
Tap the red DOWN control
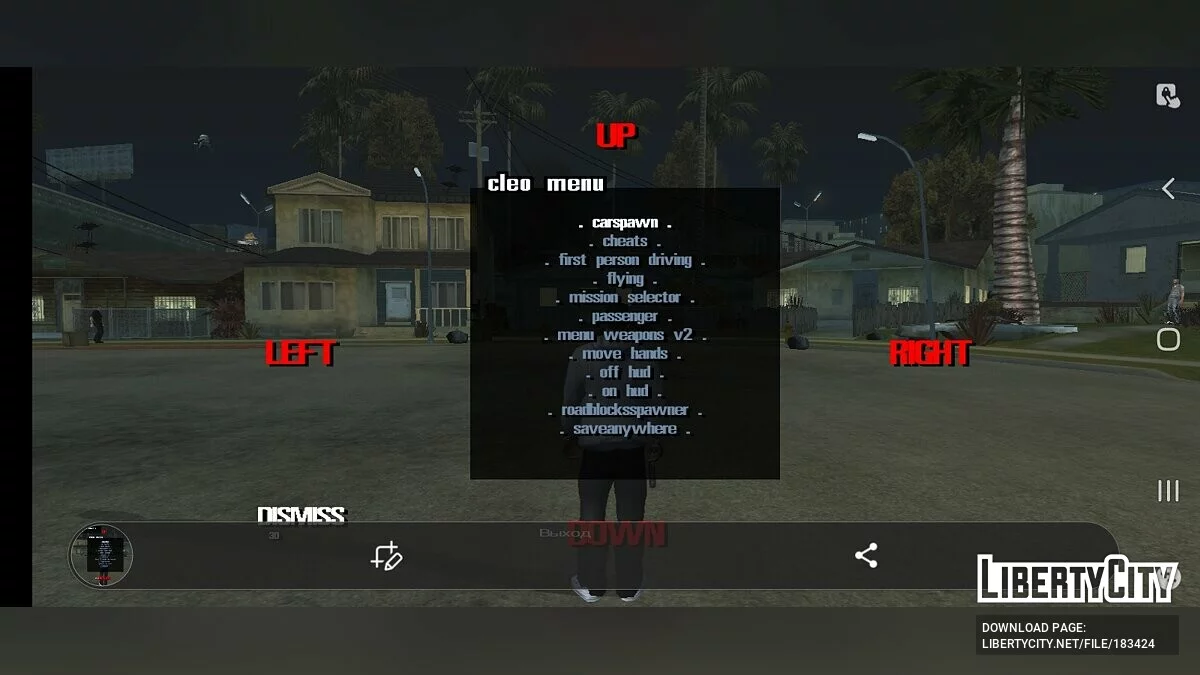point(616,534)
